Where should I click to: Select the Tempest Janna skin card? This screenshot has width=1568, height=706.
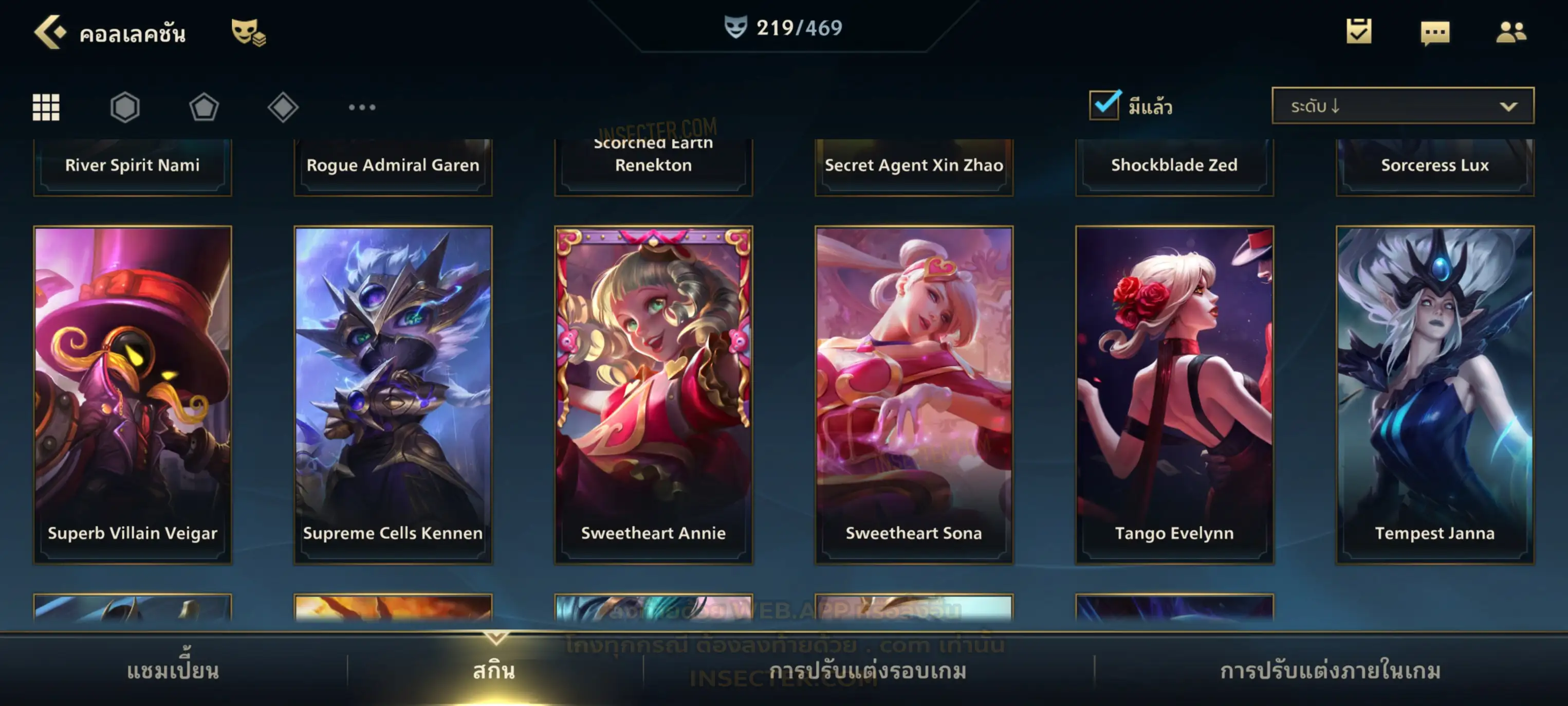(1435, 395)
